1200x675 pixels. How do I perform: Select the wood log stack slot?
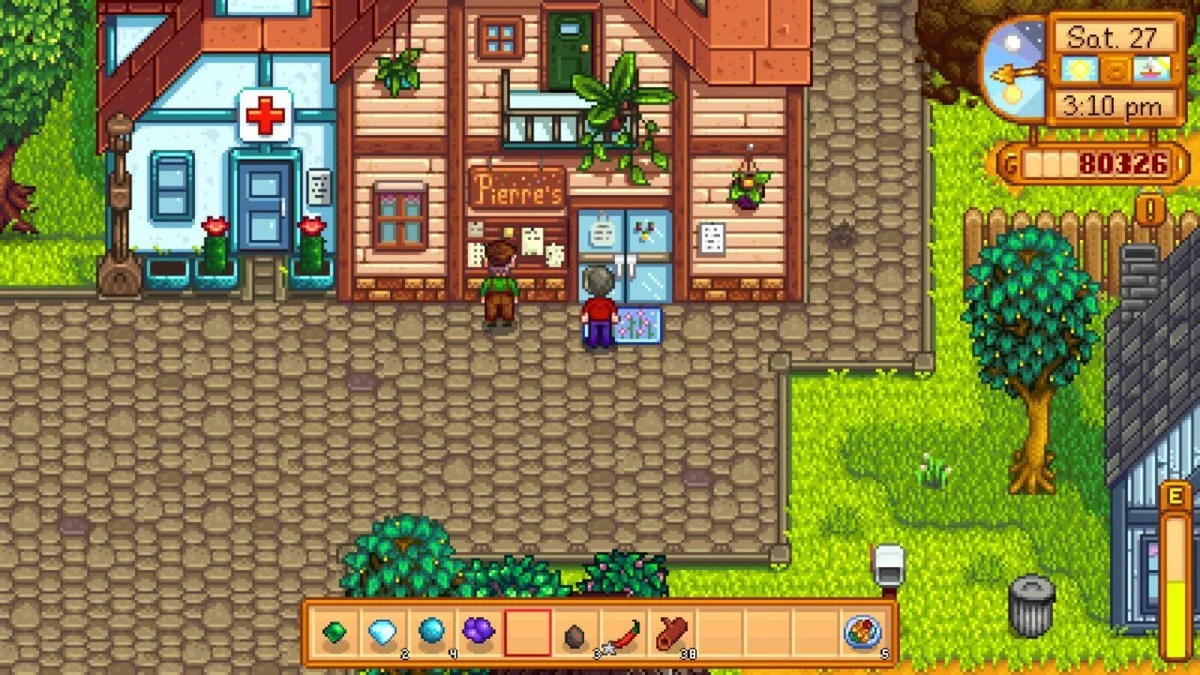pyautogui.click(x=671, y=633)
